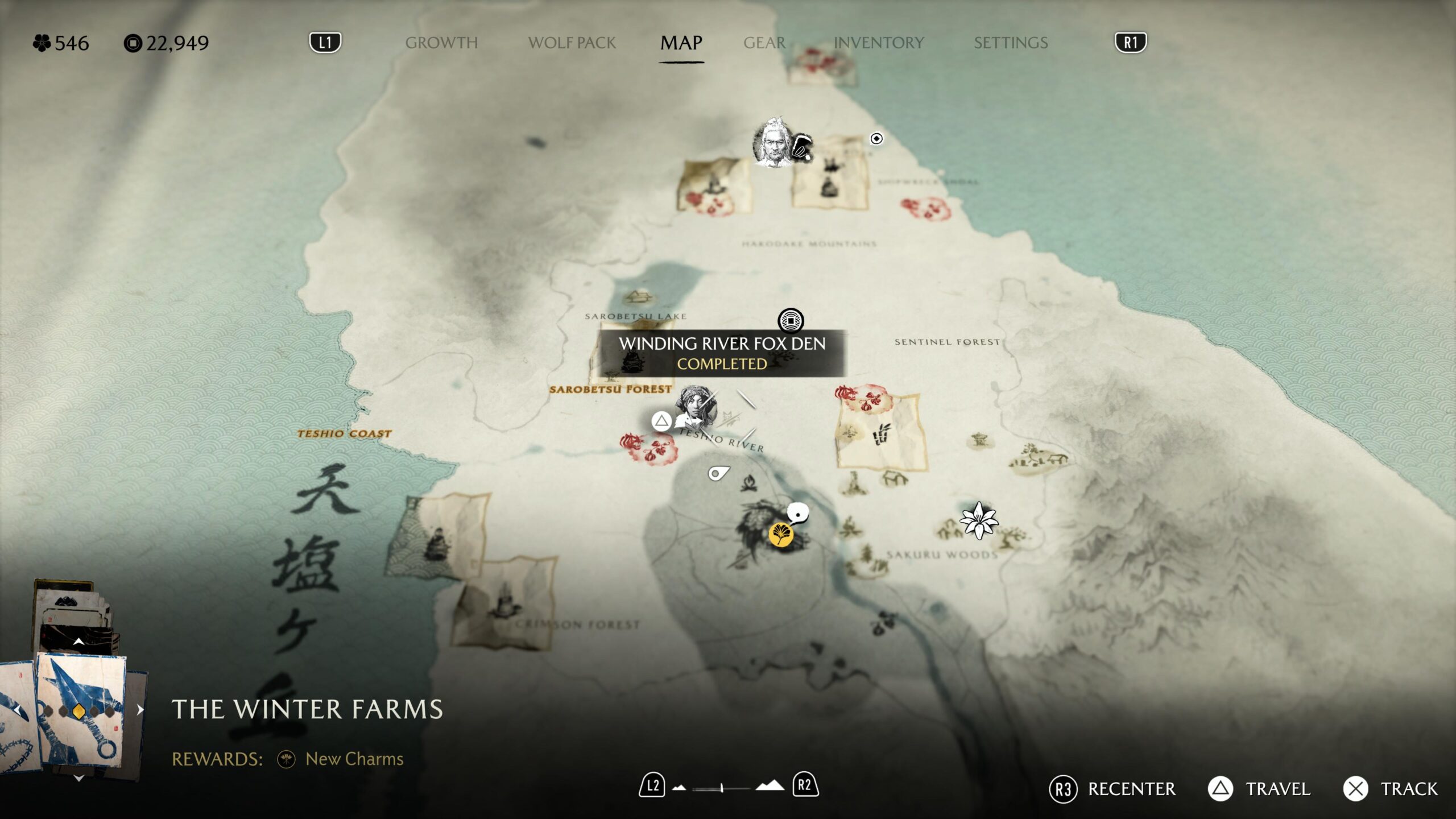The height and width of the screenshot is (819, 1456).
Task: Open the Inventory tab
Action: point(878,43)
